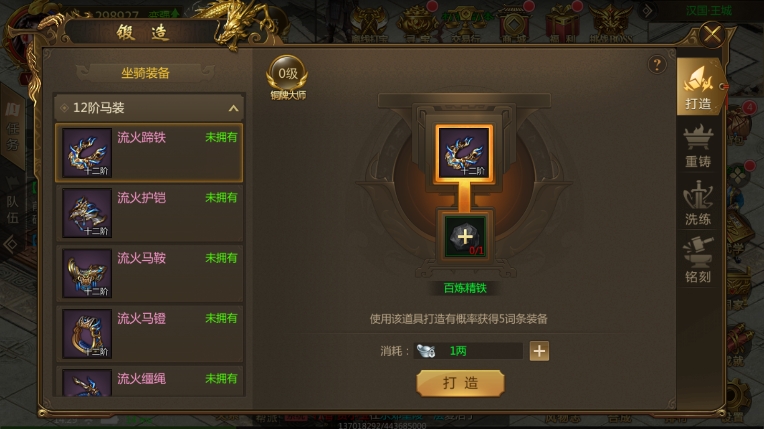Click the plus button beside silver cost
The width and height of the screenshot is (764, 429).
[539, 351]
